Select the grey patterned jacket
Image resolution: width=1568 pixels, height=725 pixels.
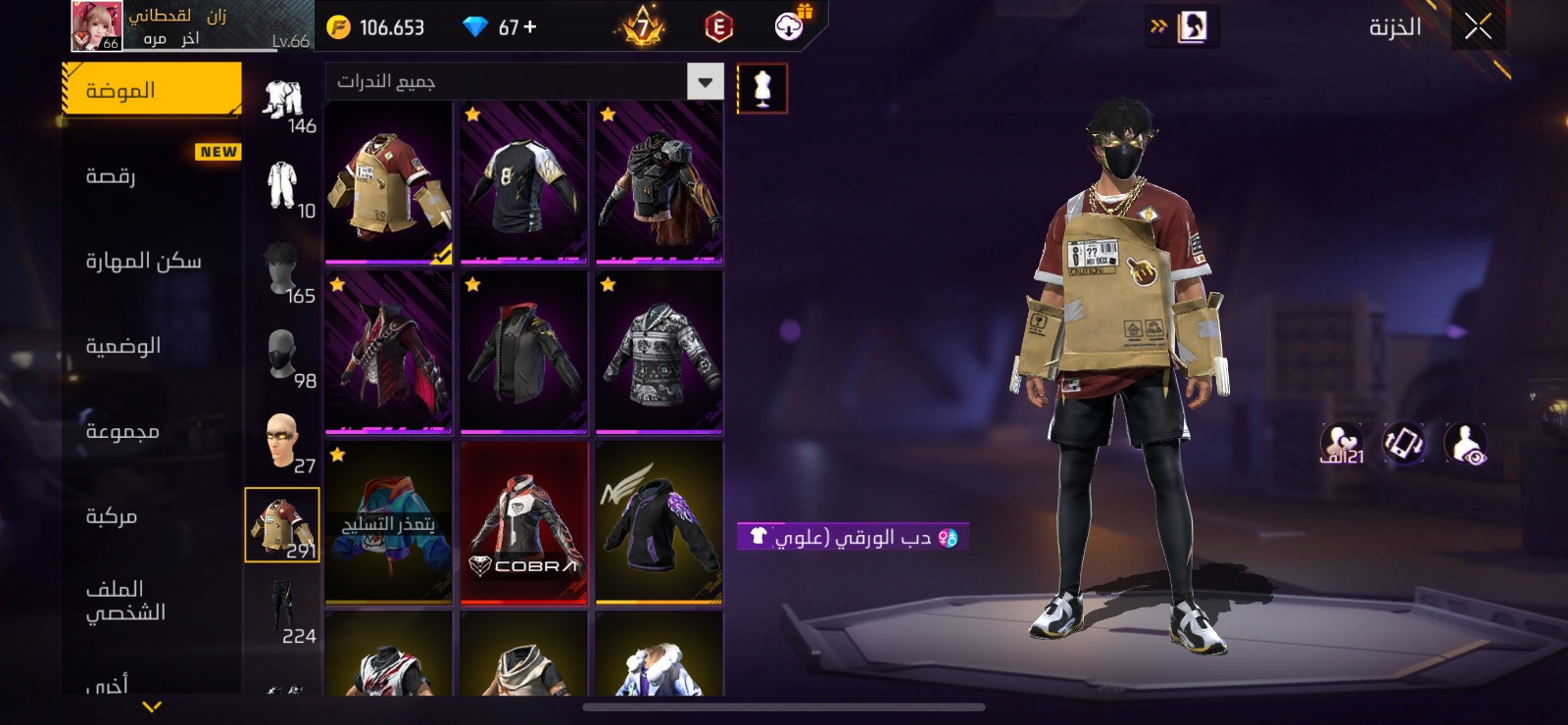click(x=659, y=354)
